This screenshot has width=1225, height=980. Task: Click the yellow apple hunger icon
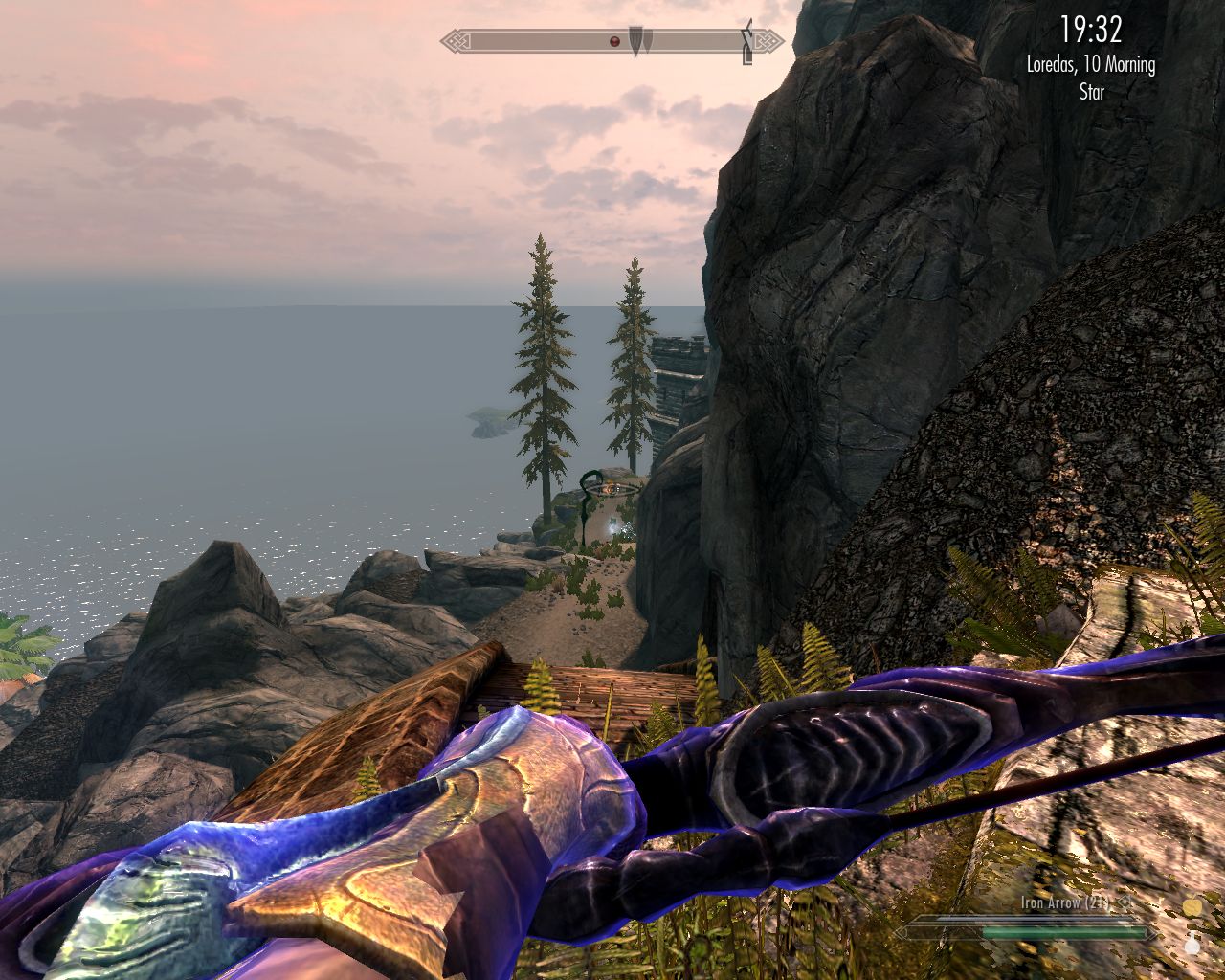(1192, 906)
